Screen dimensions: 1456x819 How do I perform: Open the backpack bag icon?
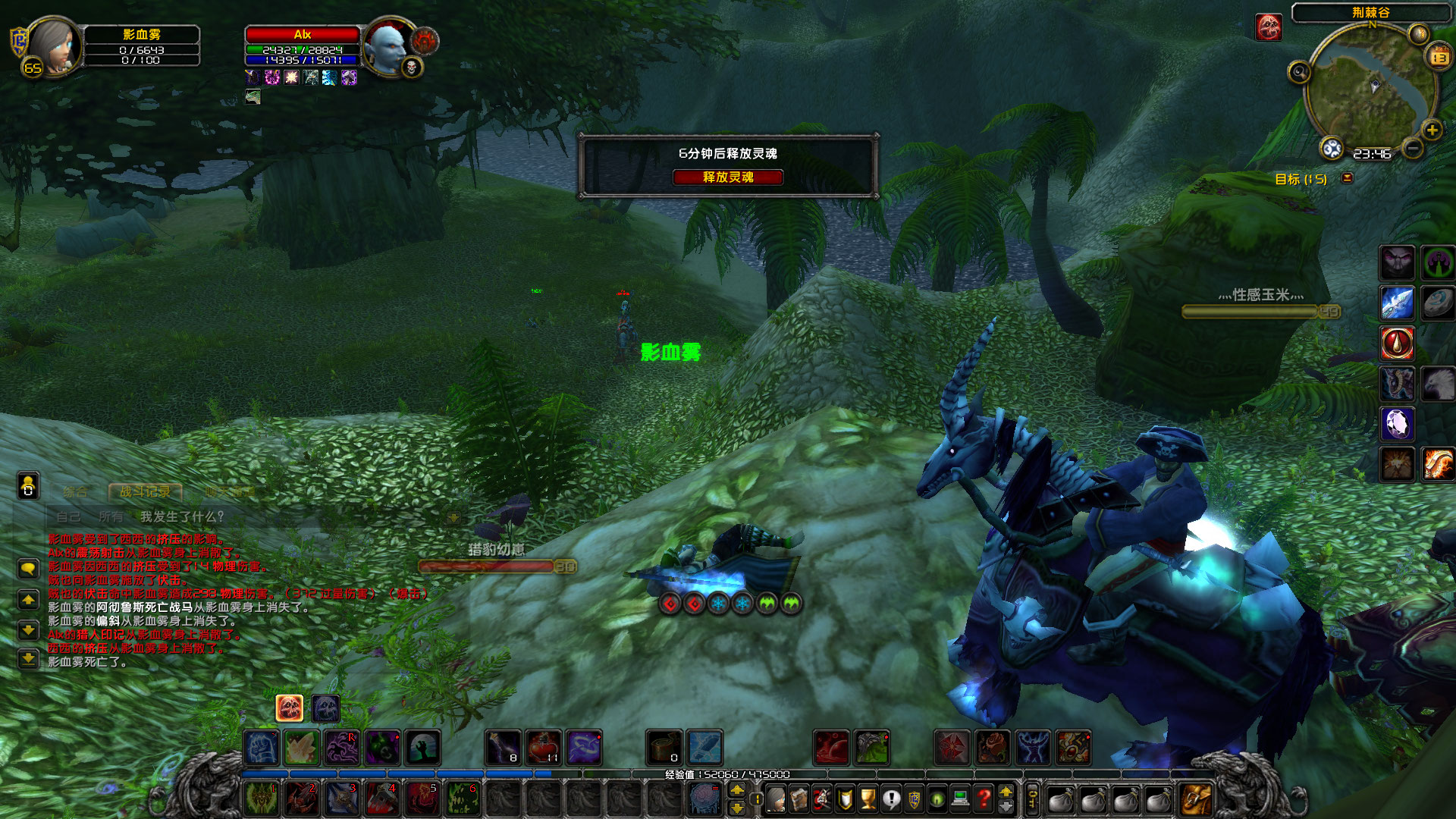pos(1195,799)
